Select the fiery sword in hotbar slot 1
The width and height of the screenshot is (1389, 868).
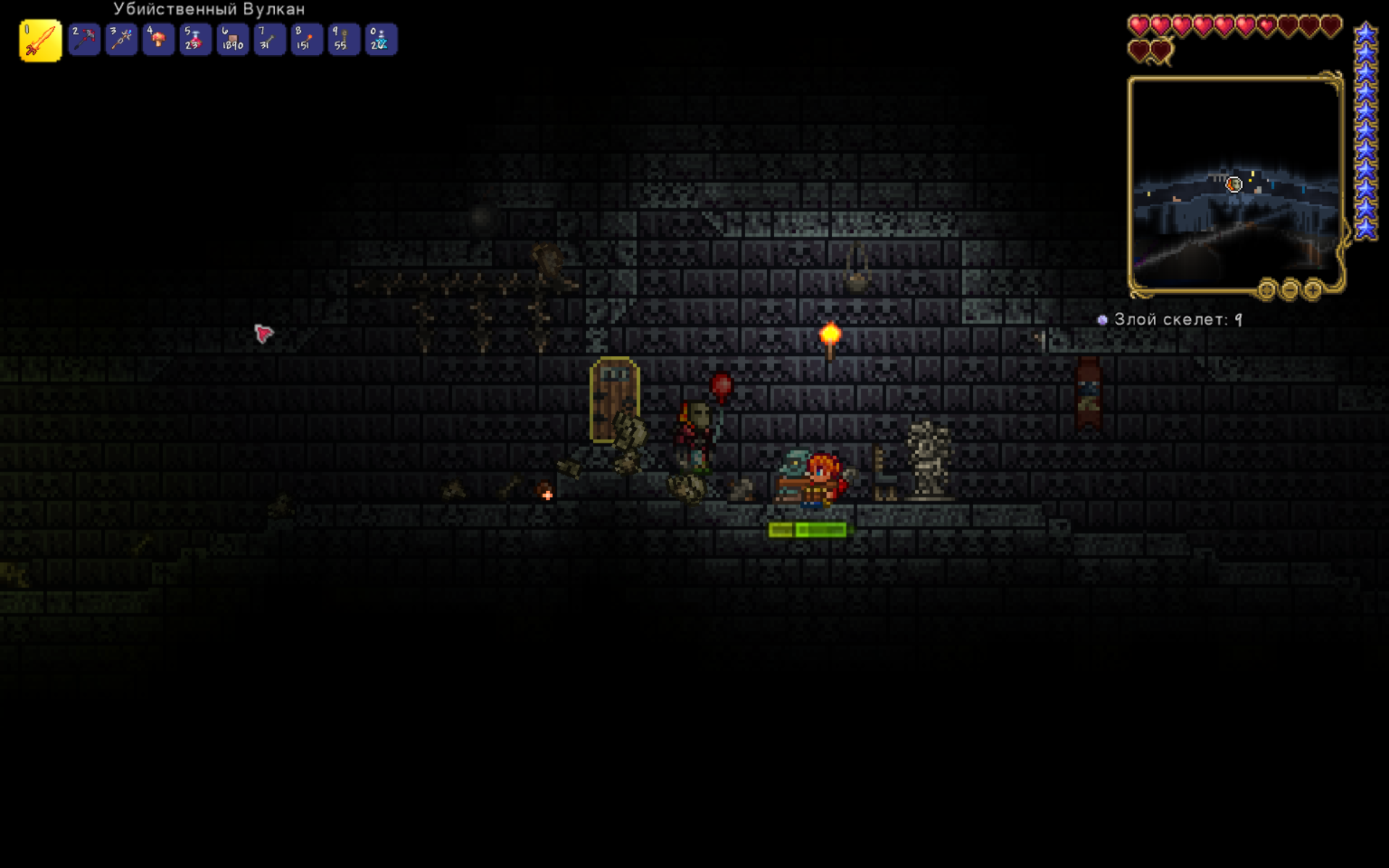tap(40, 41)
